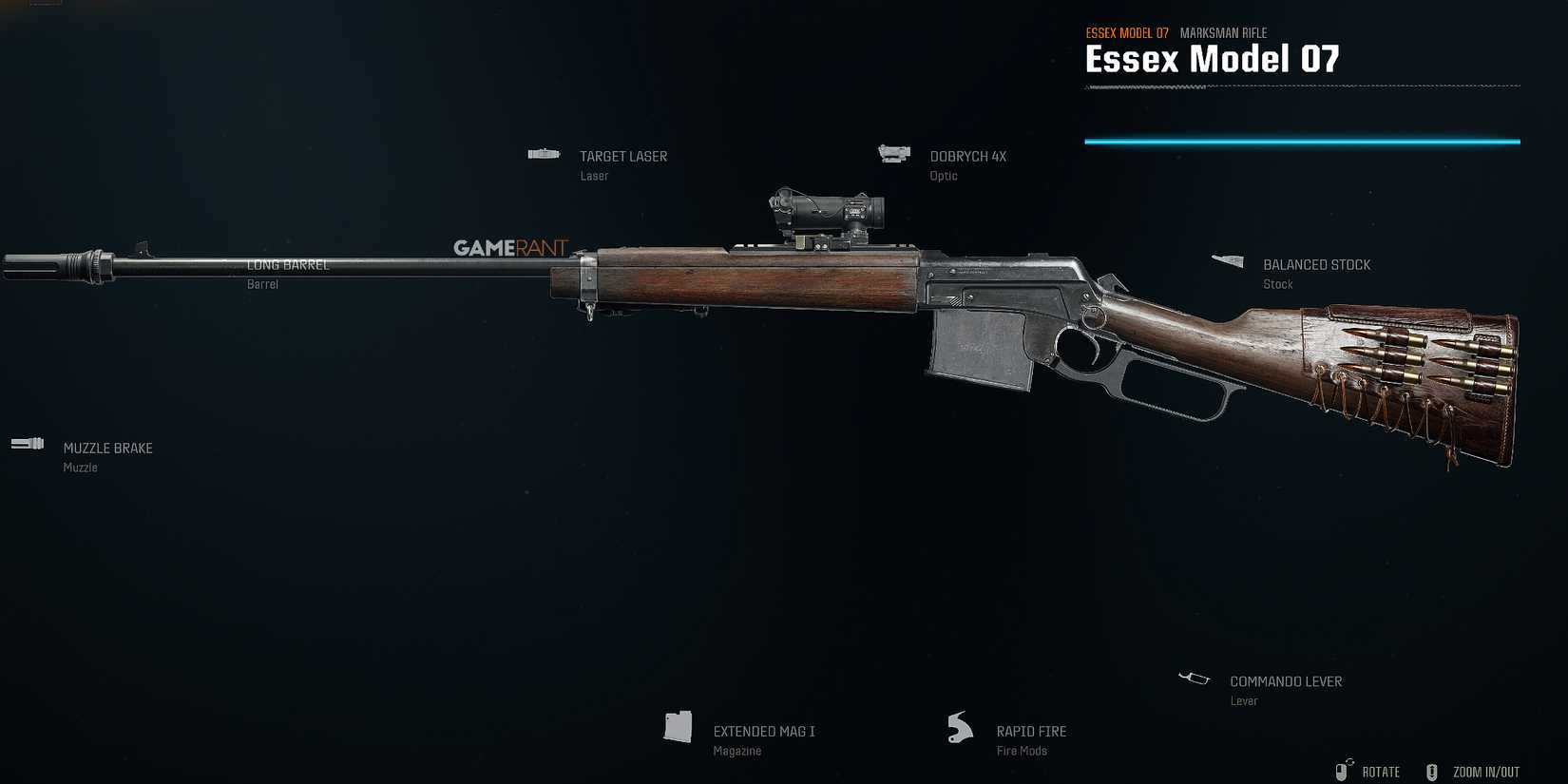1568x784 pixels.
Task: Click the ESSEX MODEL 07 breadcrumb
Action: [1127, 31]
